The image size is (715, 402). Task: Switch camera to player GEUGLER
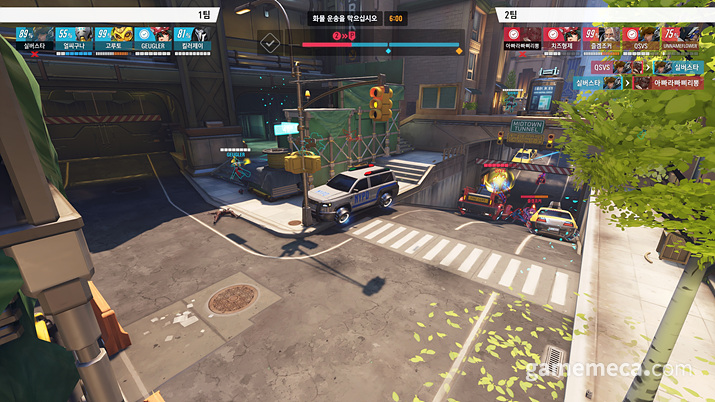(x=151, y=39)
